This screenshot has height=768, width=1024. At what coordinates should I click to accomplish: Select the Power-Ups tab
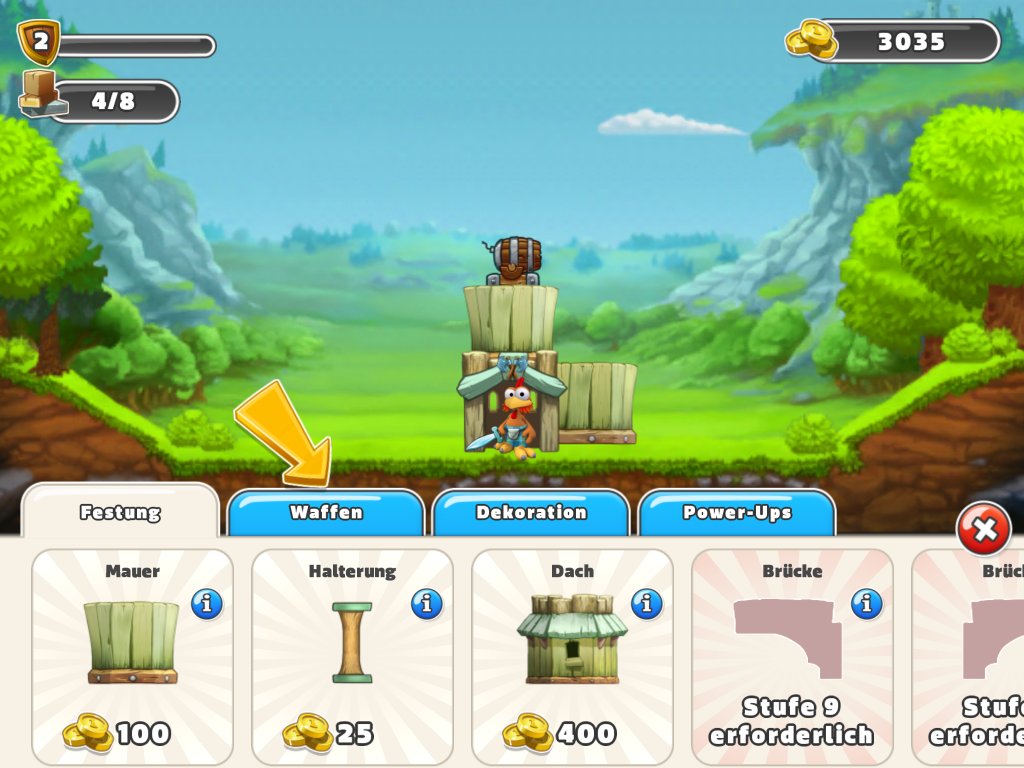coord(737,513)
